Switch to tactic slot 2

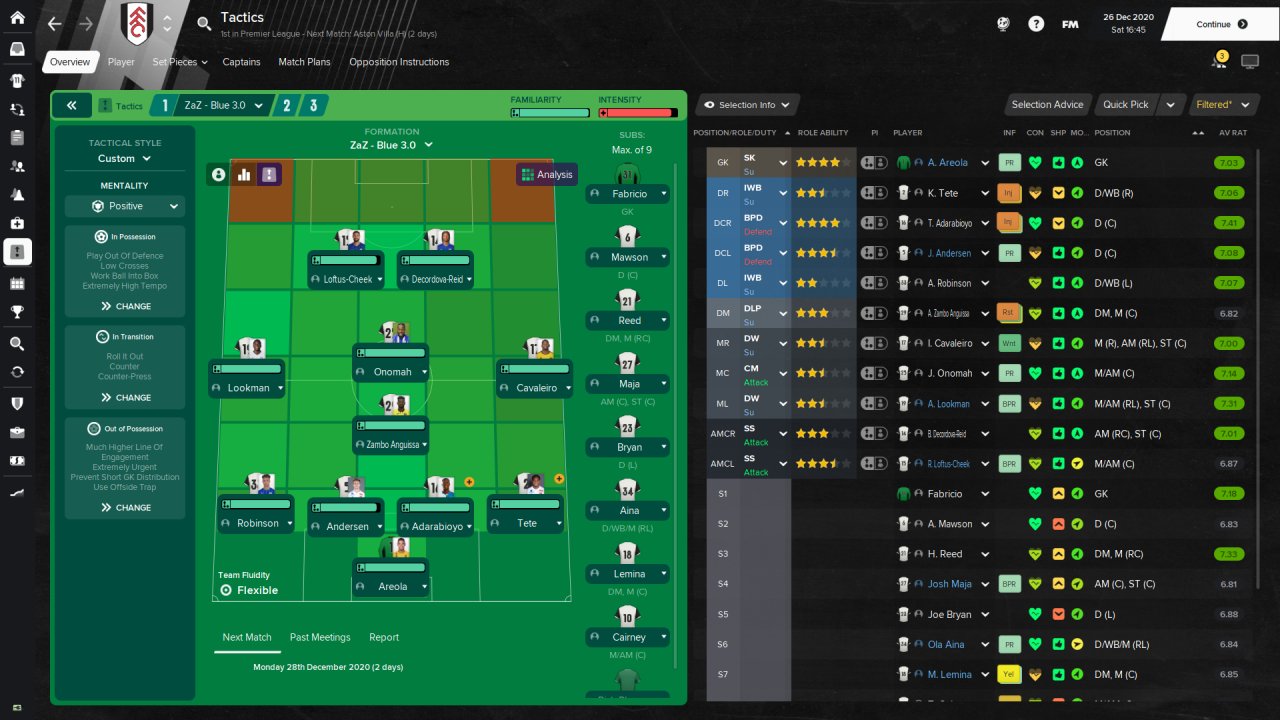[288, 105]
